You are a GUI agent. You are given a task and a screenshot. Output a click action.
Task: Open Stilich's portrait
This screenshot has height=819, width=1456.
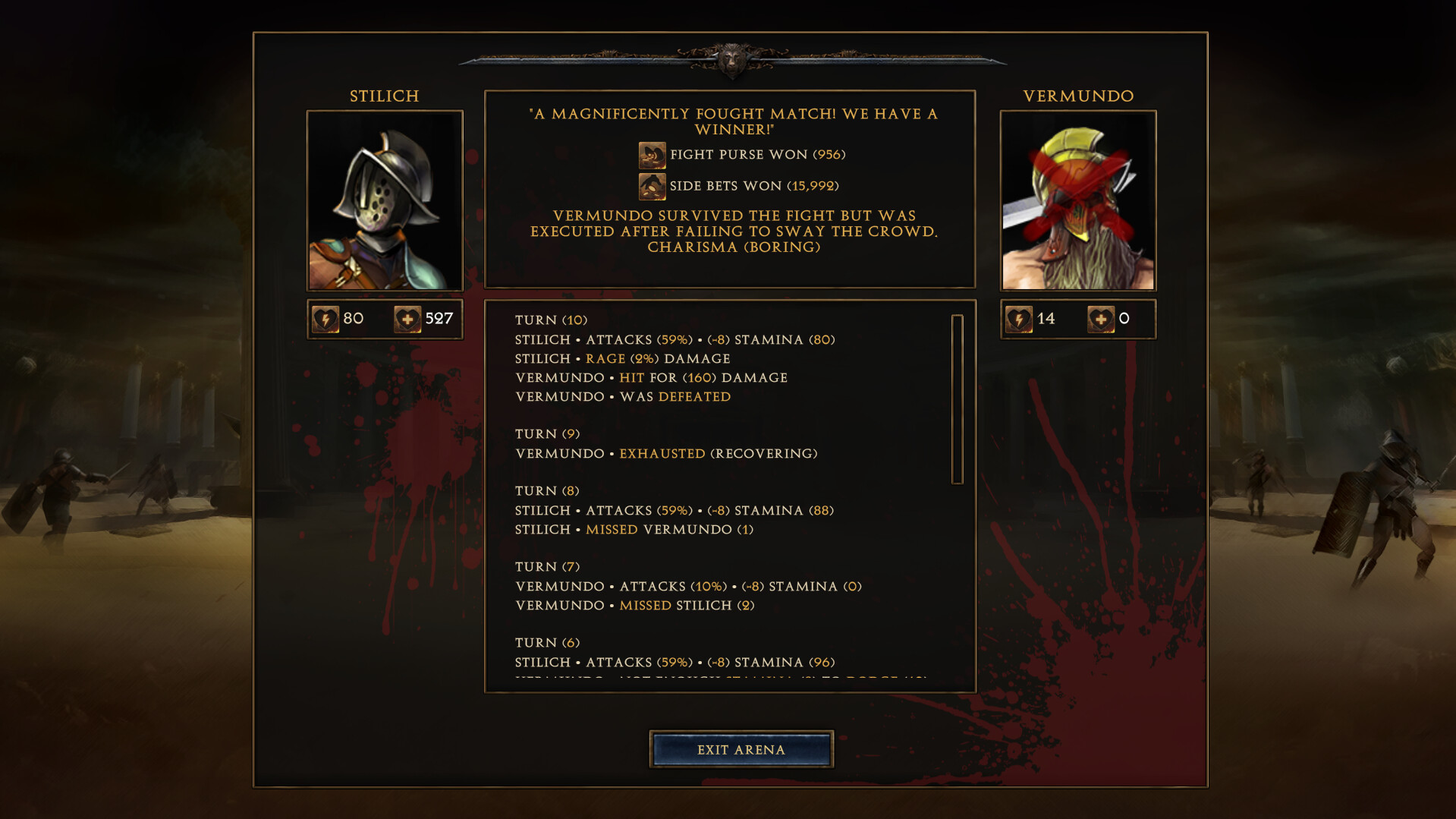[384, 200]
